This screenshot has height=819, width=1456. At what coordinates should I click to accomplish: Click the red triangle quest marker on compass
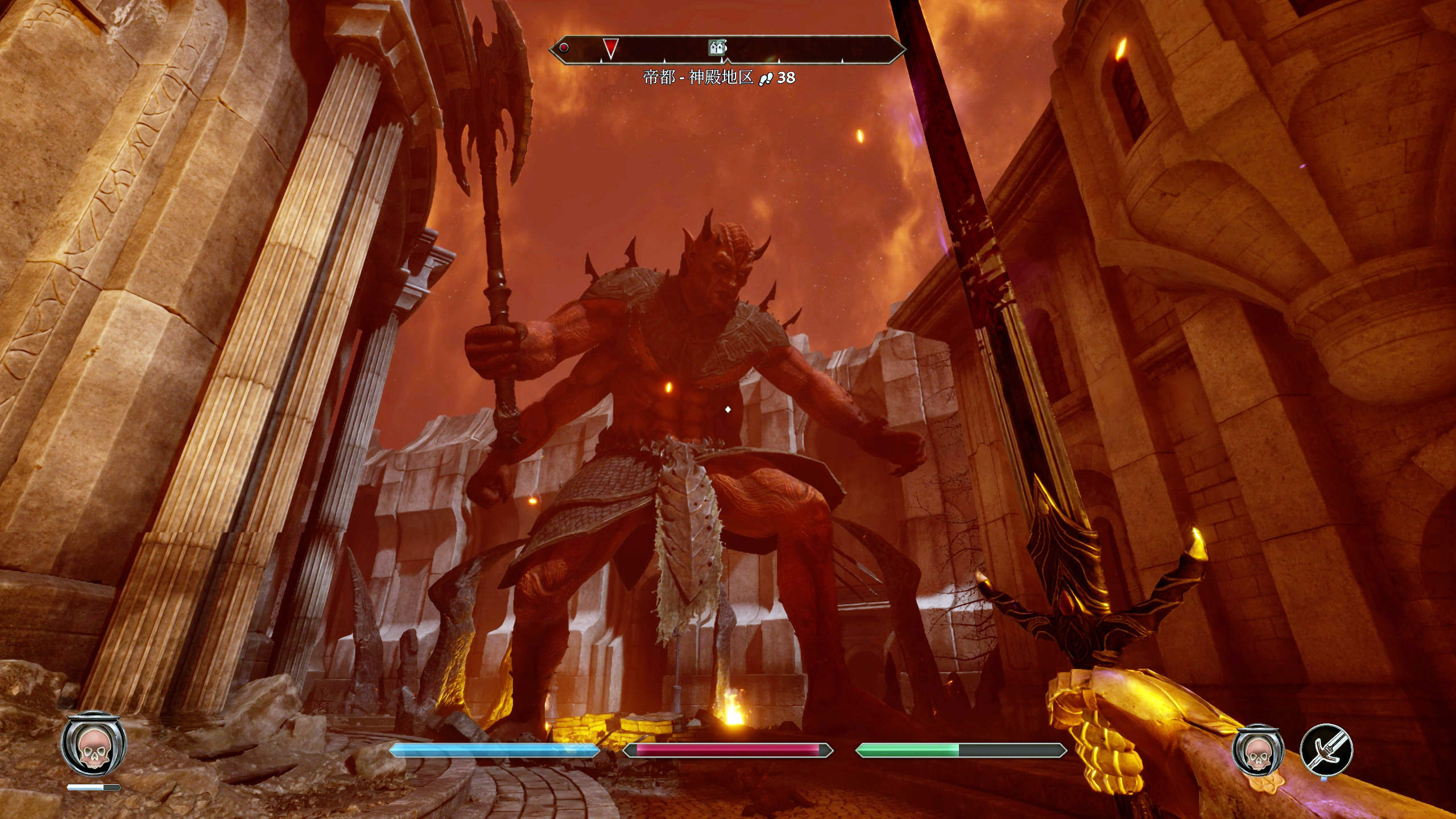click(610, 48)
